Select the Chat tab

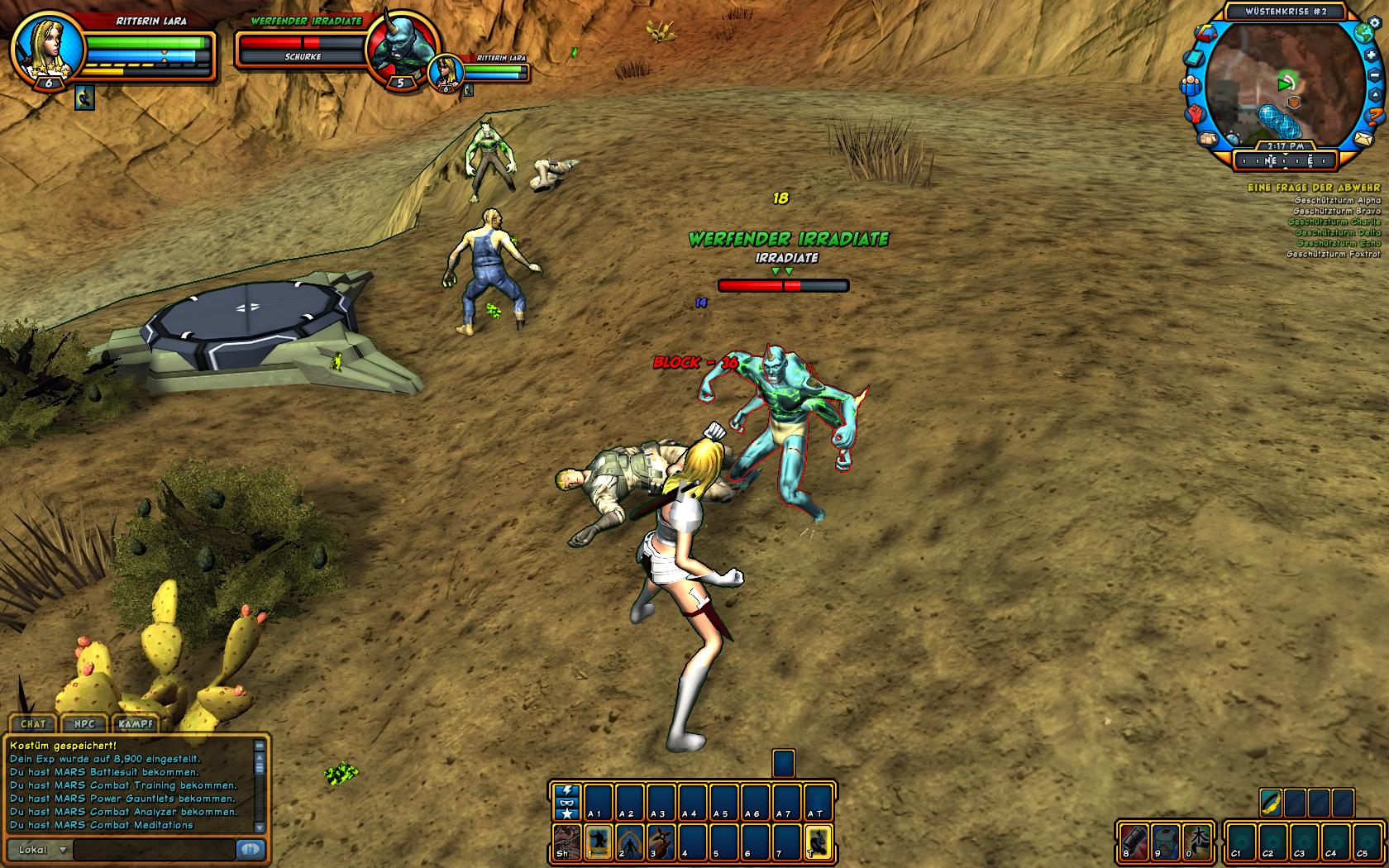33,723
